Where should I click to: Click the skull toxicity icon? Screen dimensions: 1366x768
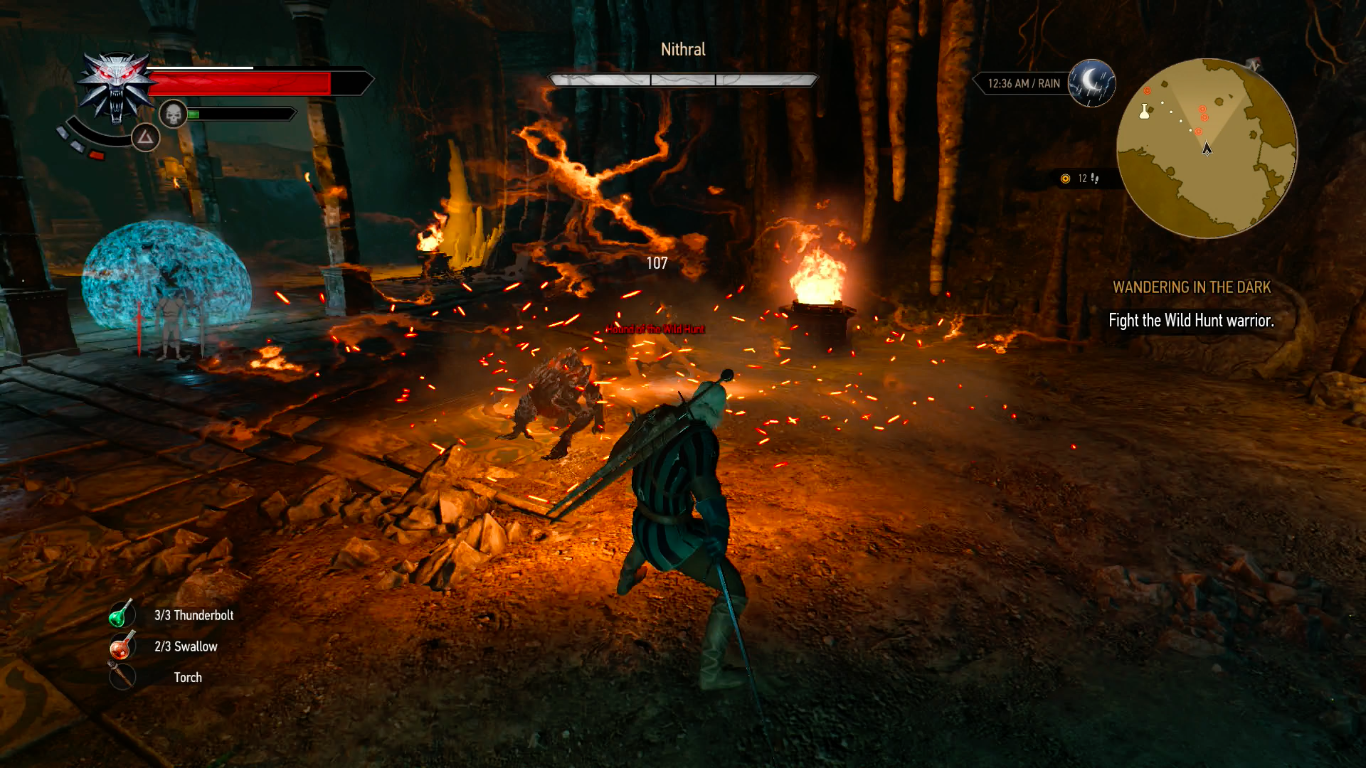[173, 114]
